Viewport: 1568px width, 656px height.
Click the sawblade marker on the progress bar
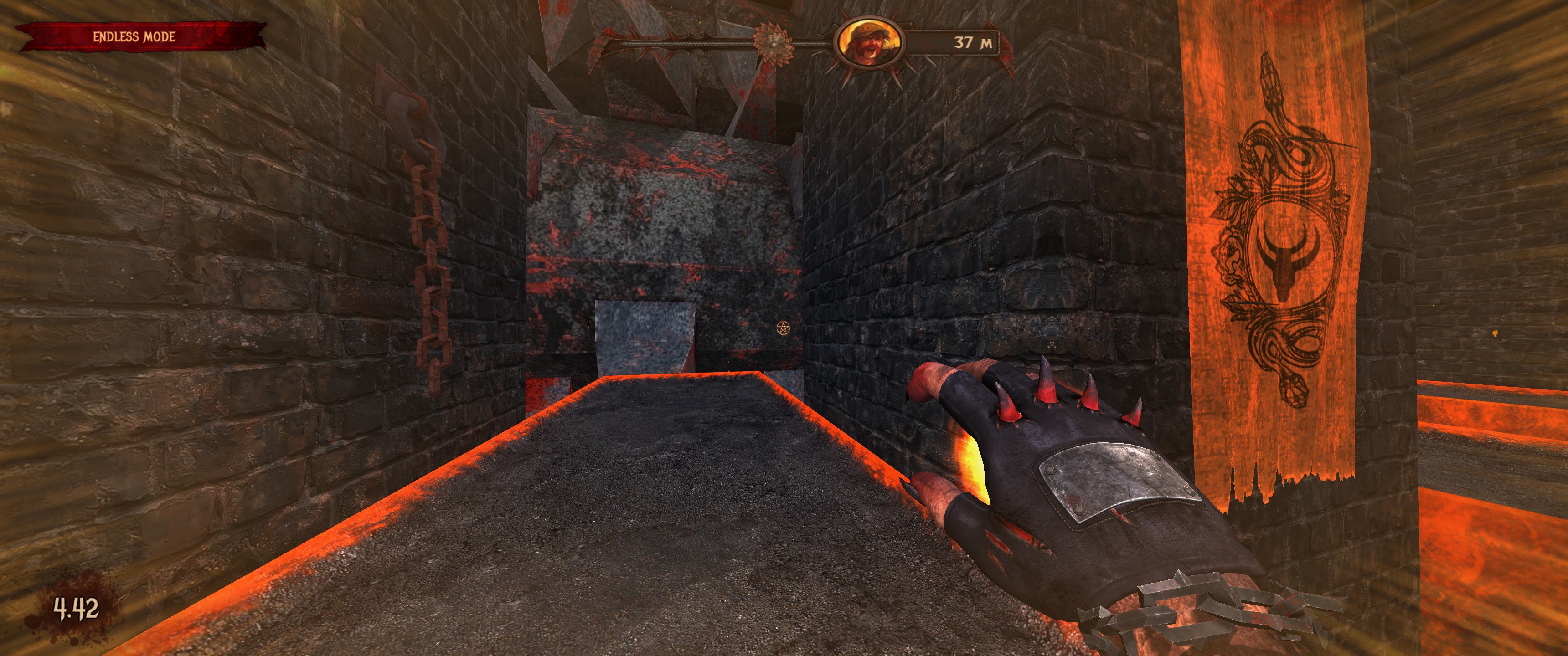tap(773, 43)
